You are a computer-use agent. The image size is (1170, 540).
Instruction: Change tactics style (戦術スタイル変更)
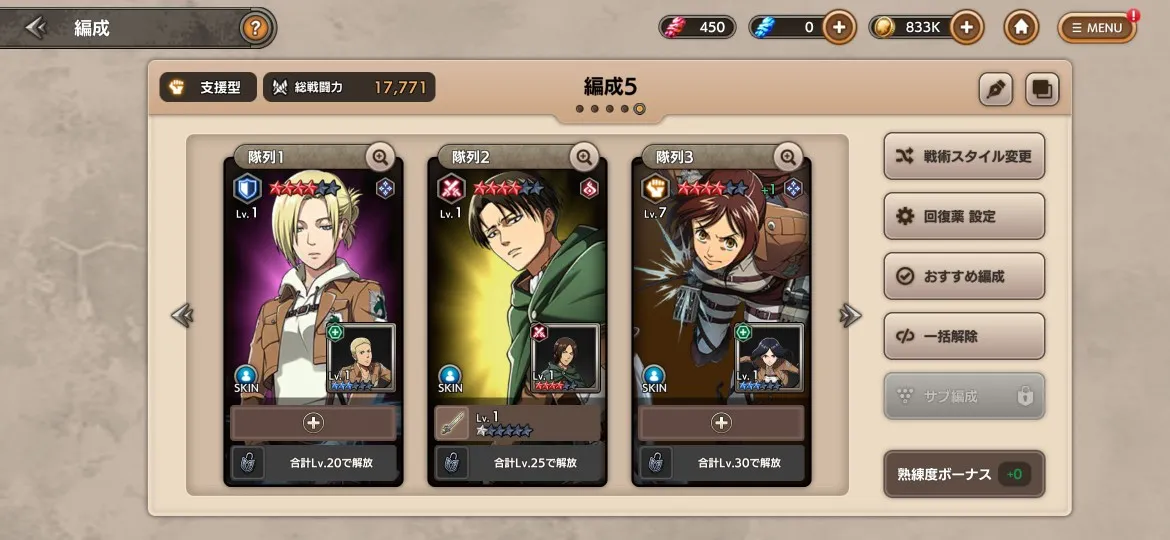point(964,157)
